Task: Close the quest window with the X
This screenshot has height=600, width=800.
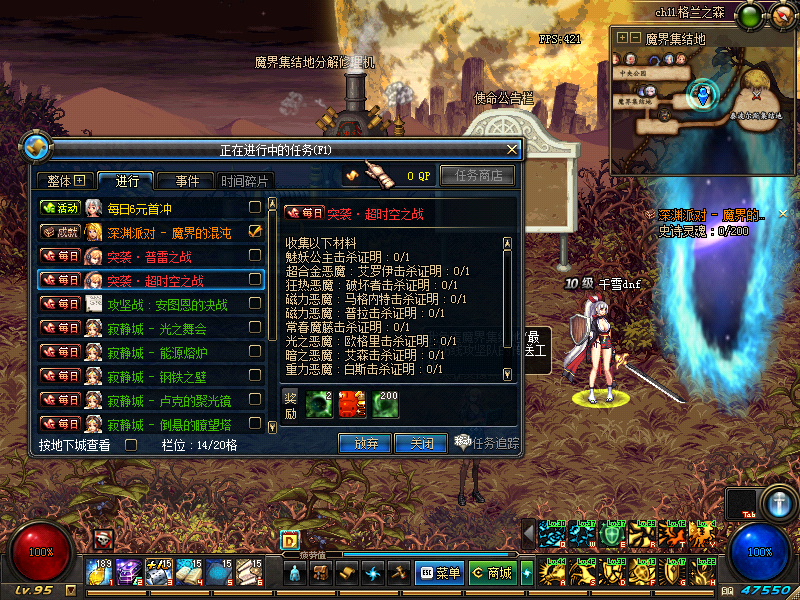Action: click(513, 149)
